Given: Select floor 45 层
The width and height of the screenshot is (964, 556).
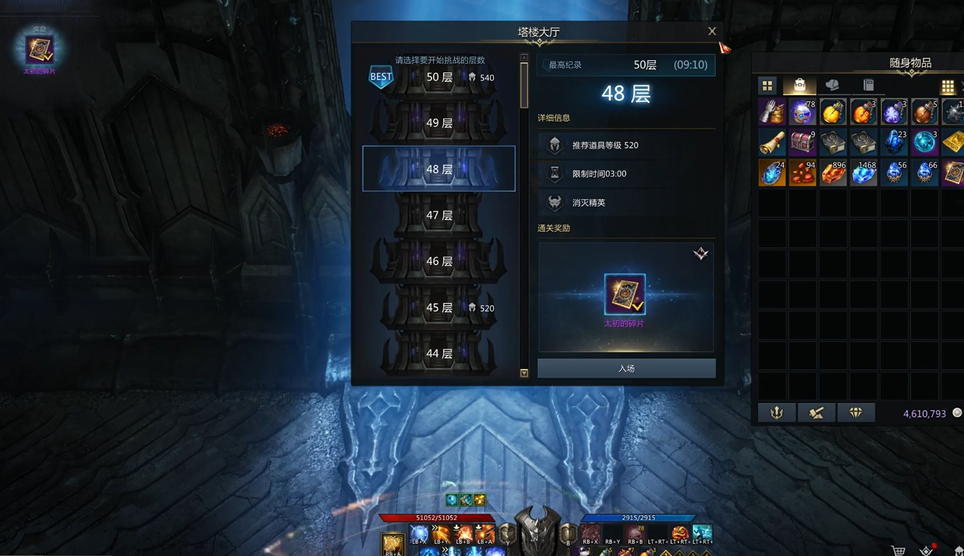Looking at the screenshot, I should click(439, 308).
